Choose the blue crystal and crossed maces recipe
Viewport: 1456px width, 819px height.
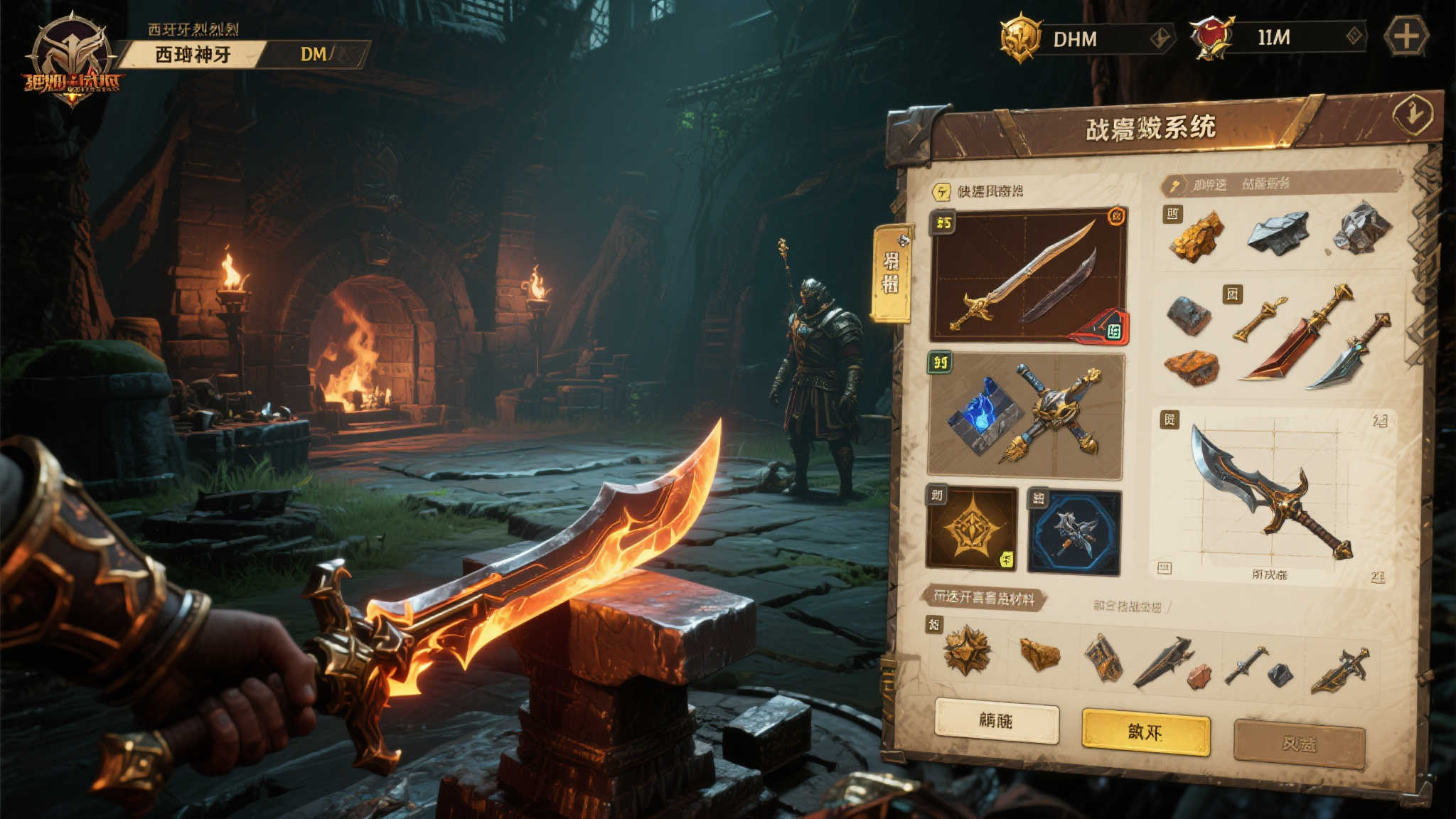pos(1025,415)
